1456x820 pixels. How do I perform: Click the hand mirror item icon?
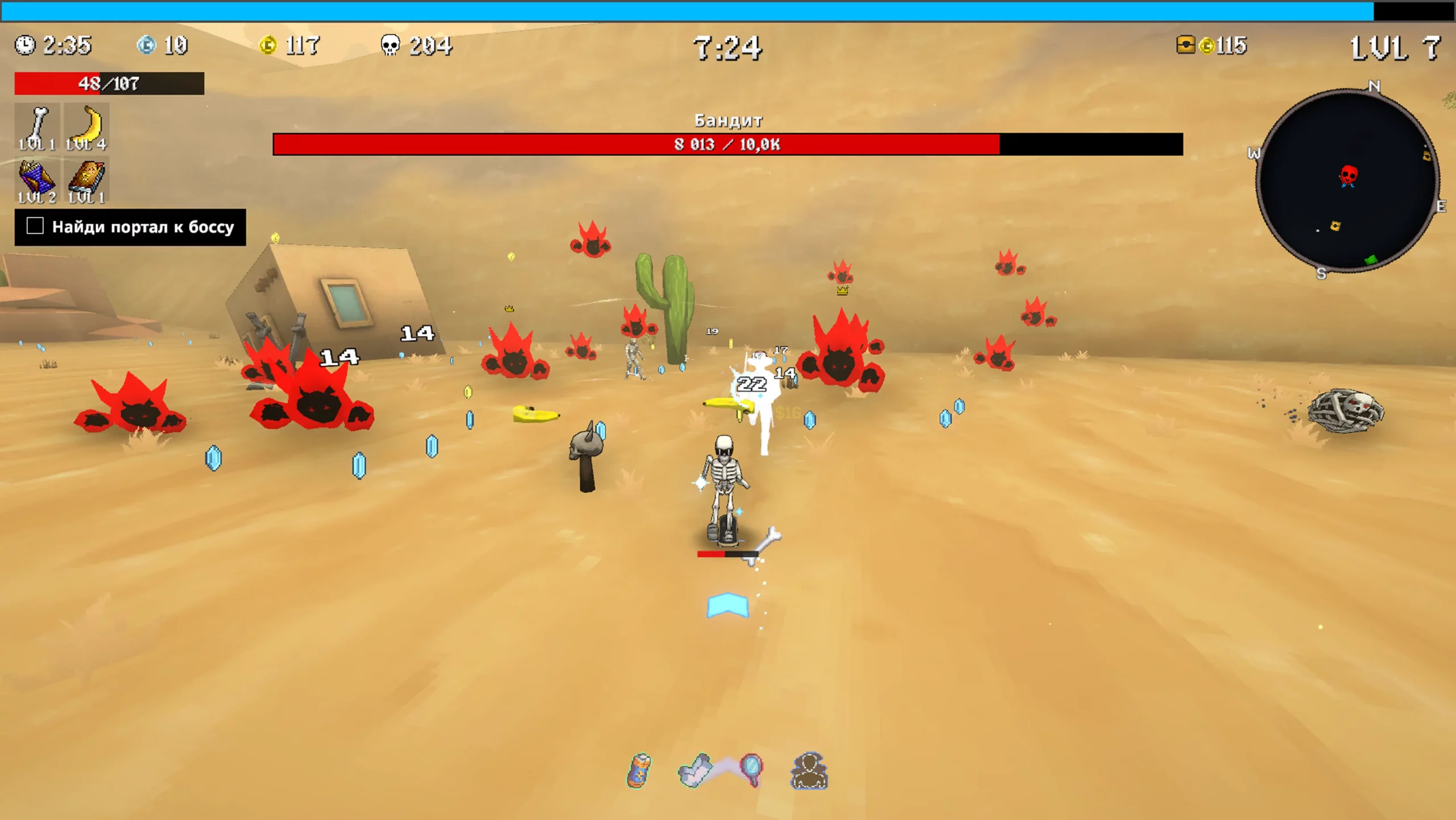pyautogui.click(x=751, y=769)
